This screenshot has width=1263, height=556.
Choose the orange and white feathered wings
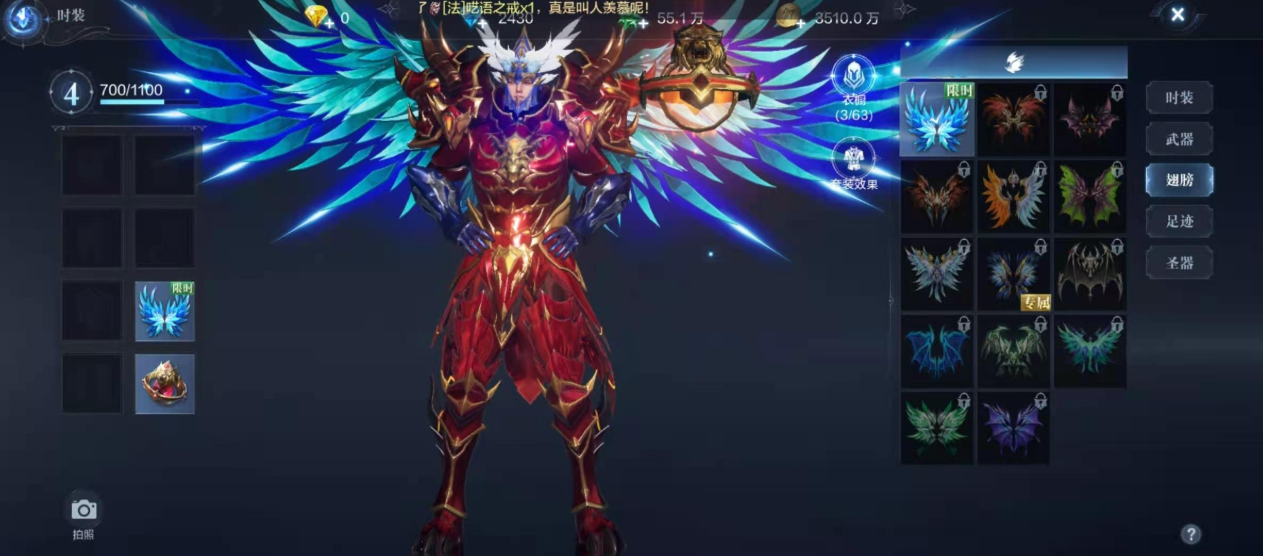[x=1013, y=197]
